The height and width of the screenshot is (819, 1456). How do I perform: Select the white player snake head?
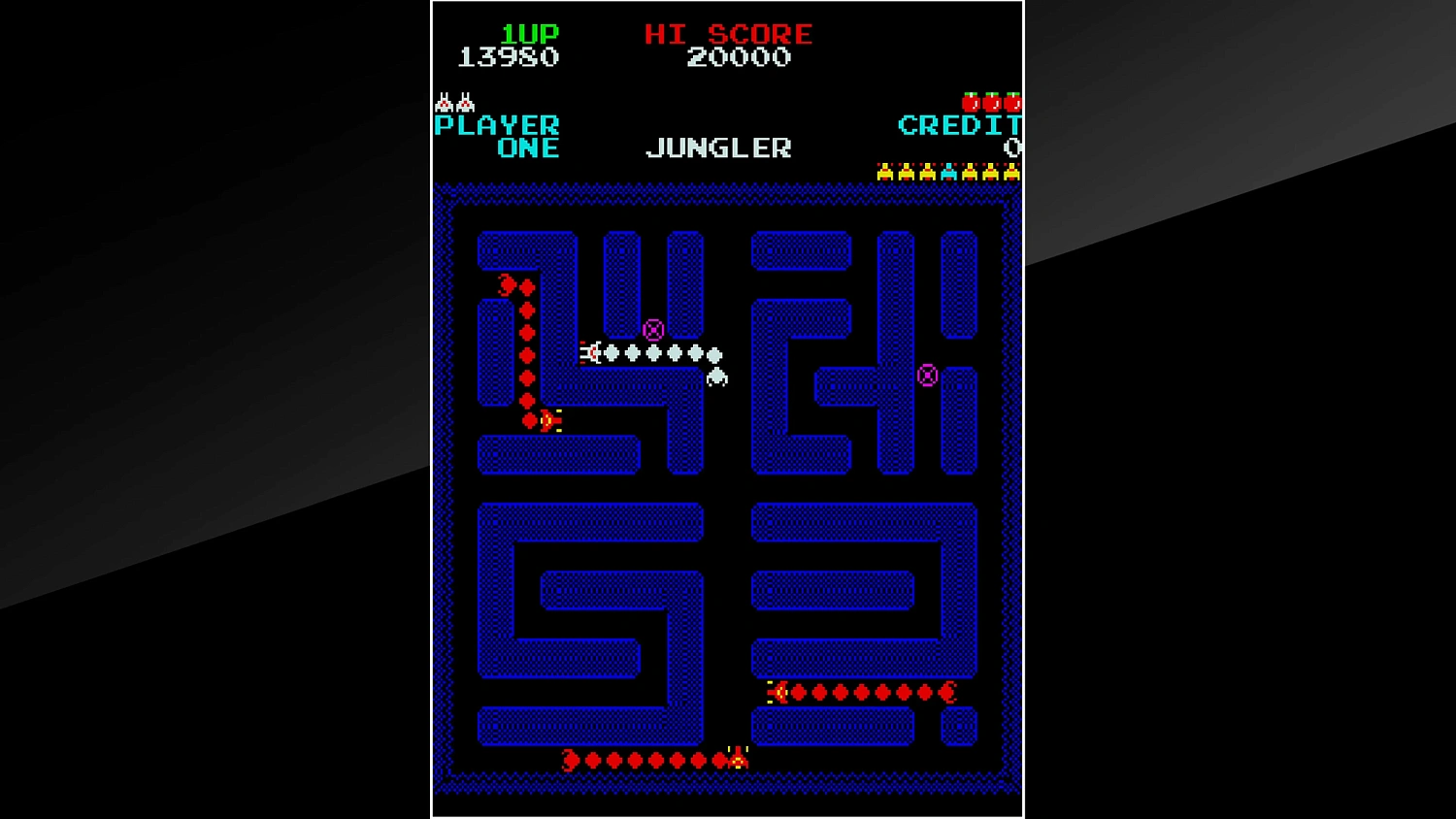pyautogui.click(x=592, y=353)
